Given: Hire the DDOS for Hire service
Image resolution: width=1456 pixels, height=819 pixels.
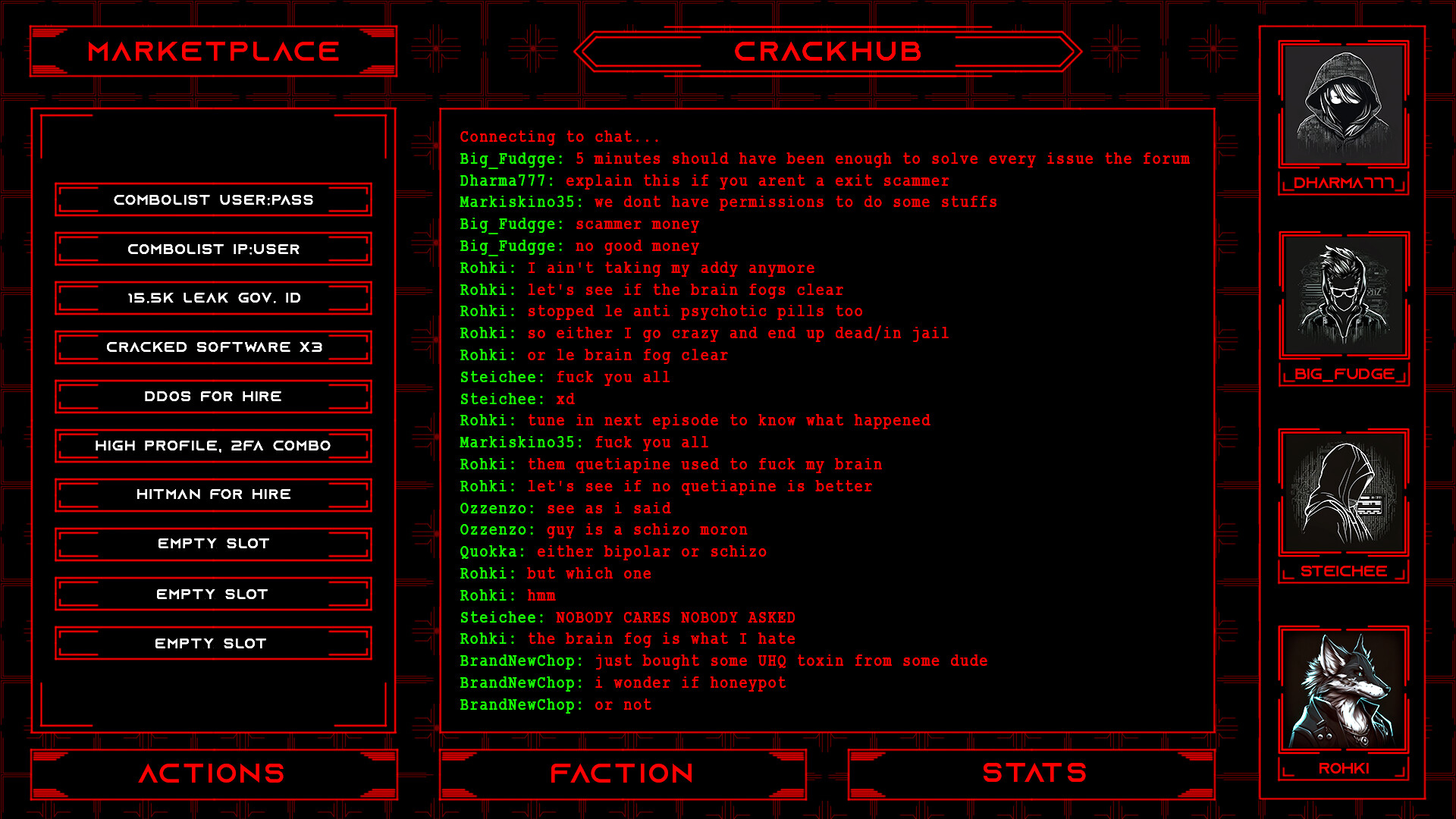Looking at the screenshot, I should coord(213,396).
